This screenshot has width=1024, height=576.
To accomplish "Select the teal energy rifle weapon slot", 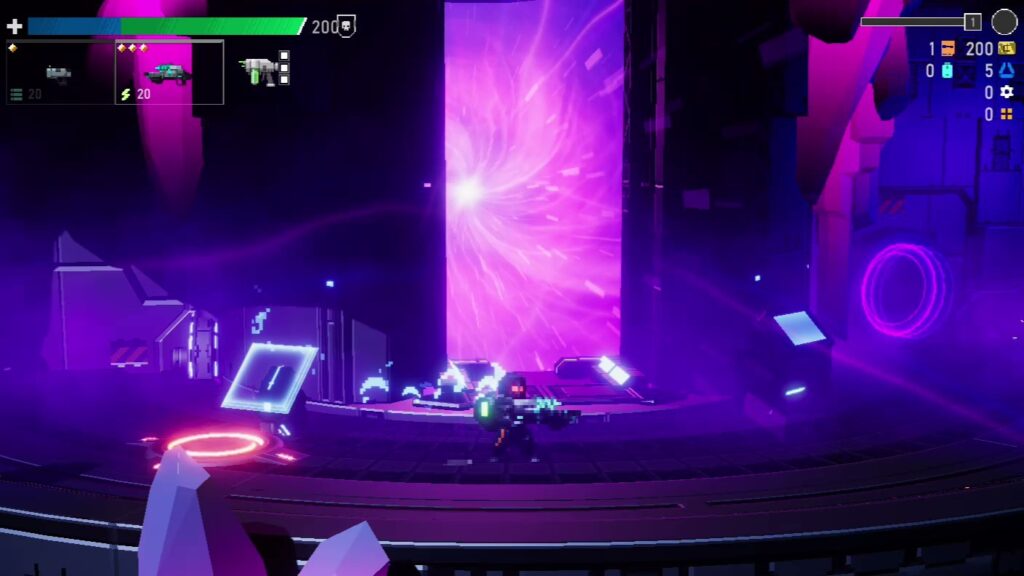I will pos(168,73).
